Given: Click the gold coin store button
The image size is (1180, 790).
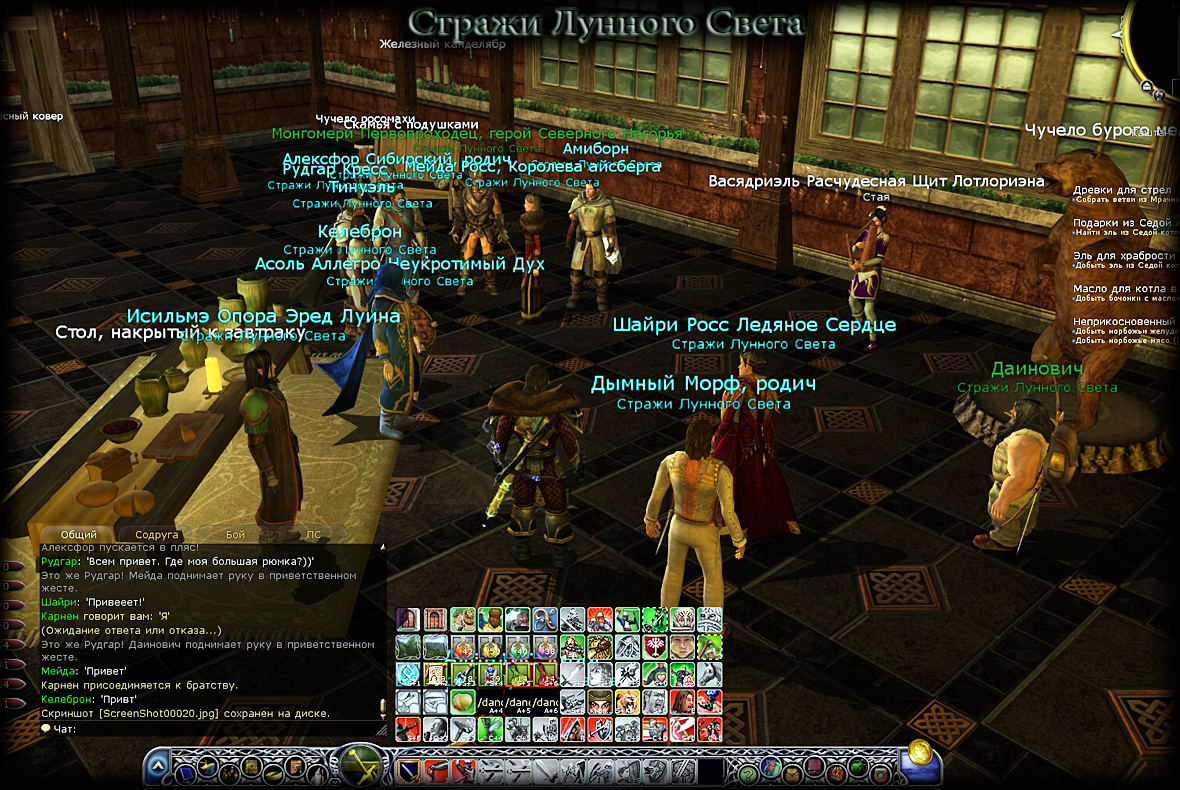Looking at the screenshot, I should (921, 753).
